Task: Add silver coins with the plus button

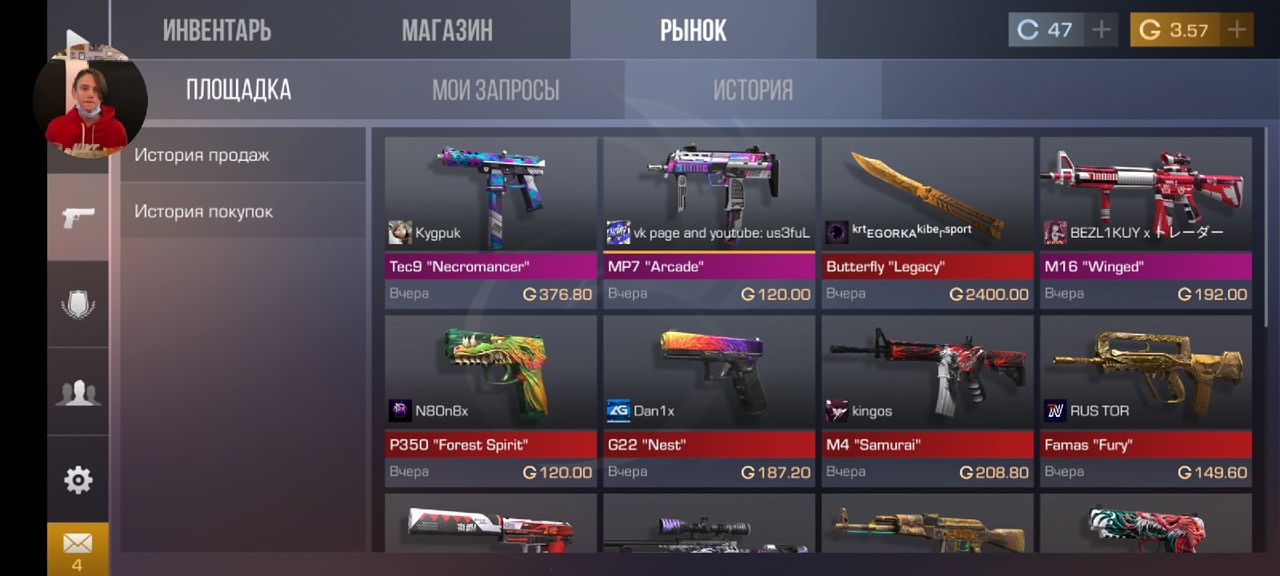Action: click(x=1101, y=30)
